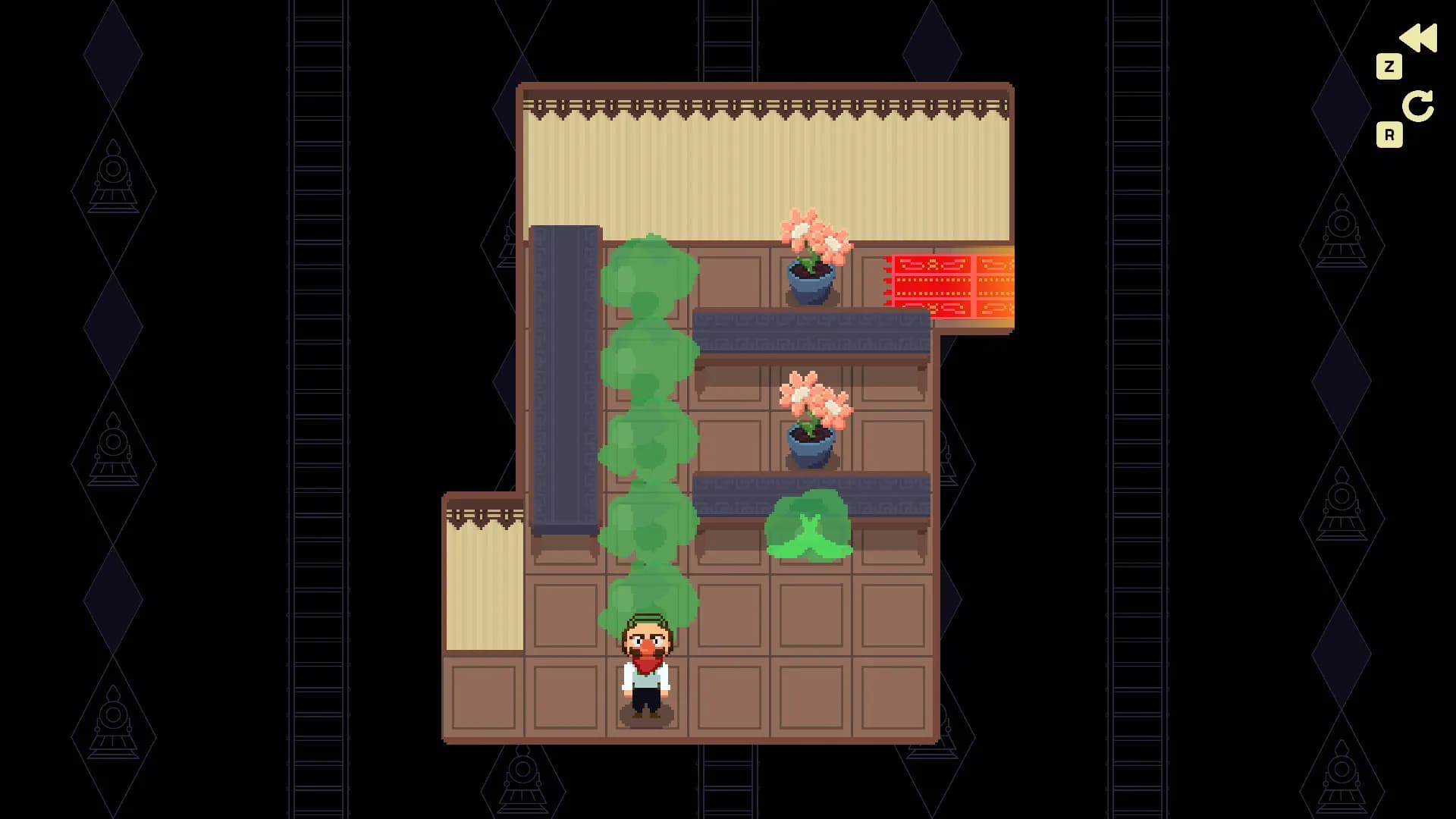Click the Z key badge

[1389, 65]
